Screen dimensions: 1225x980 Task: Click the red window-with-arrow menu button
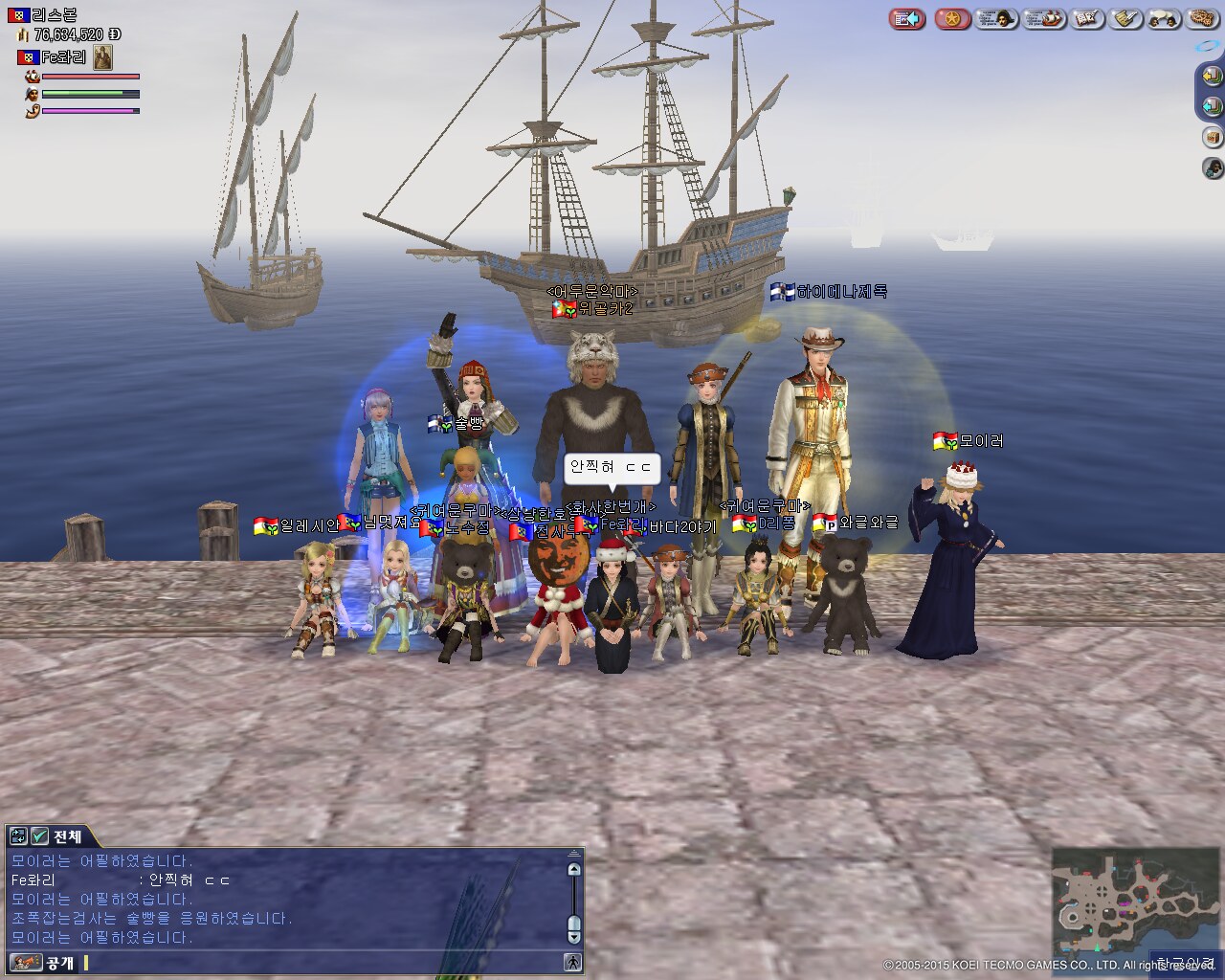(906, 18)
